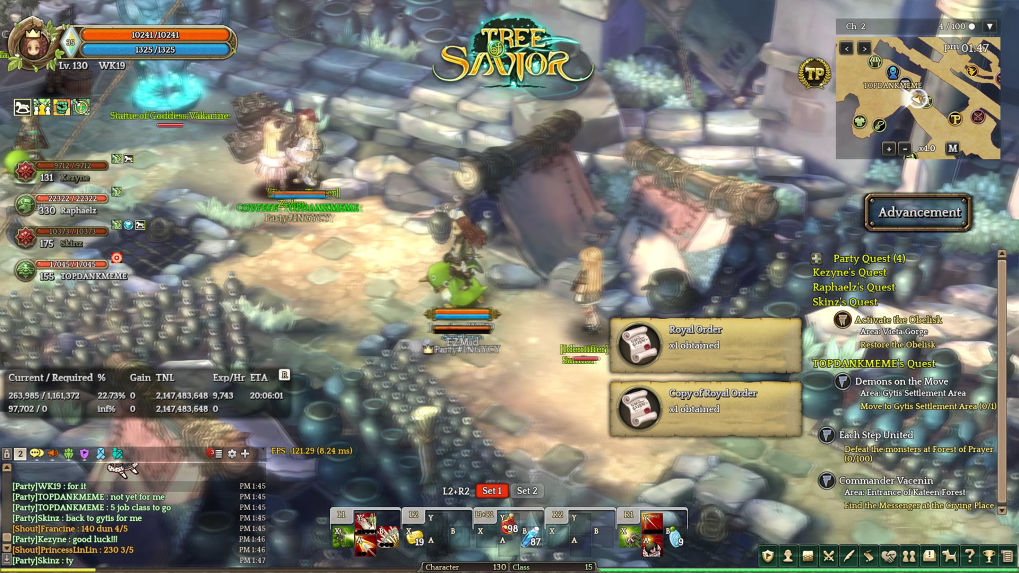Open the help question mark menu
Screen dimensions: 1019x573
click(969, 556)
